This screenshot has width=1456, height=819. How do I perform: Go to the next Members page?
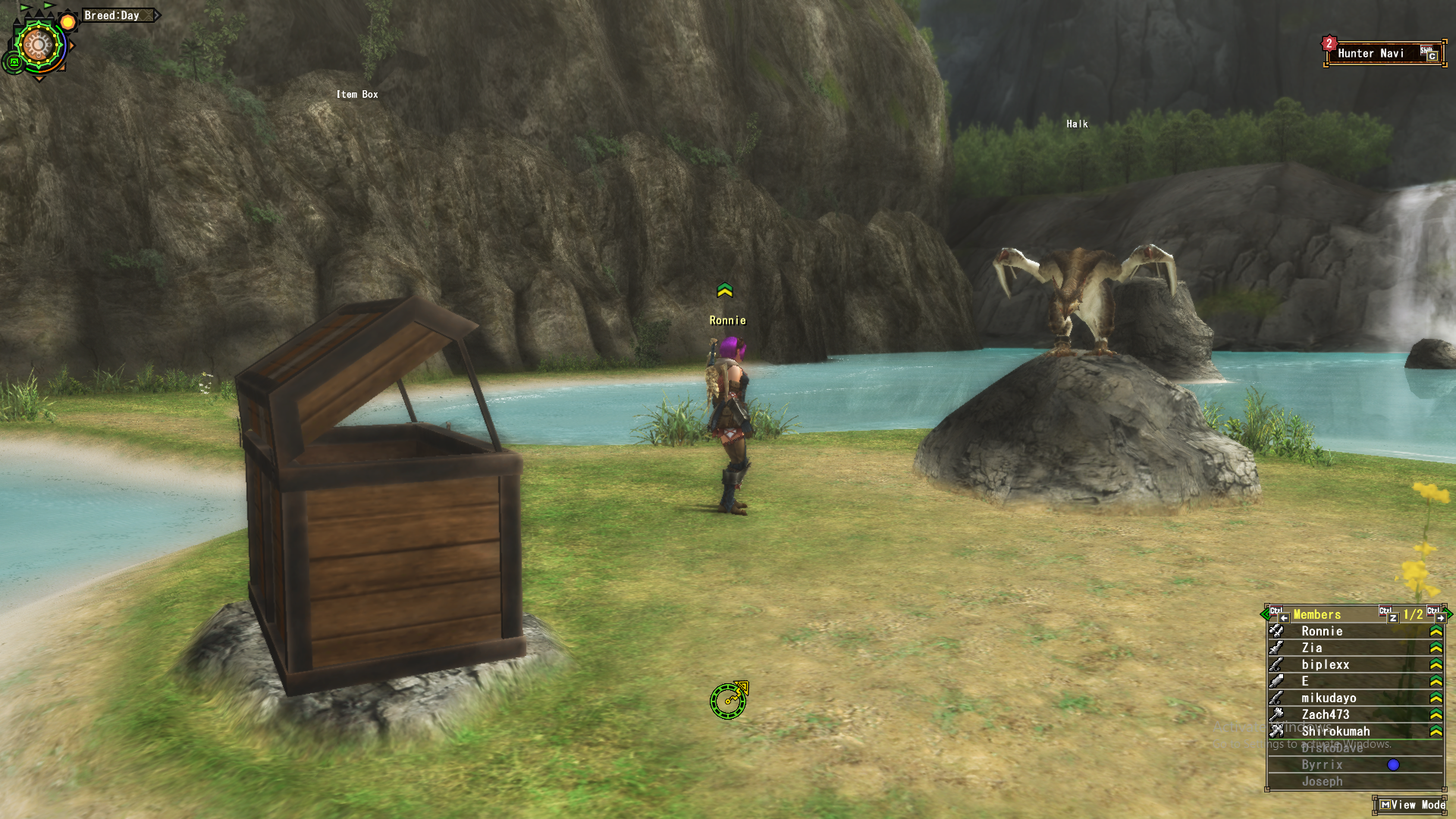pyautogui.click(x=1440, y=616)
